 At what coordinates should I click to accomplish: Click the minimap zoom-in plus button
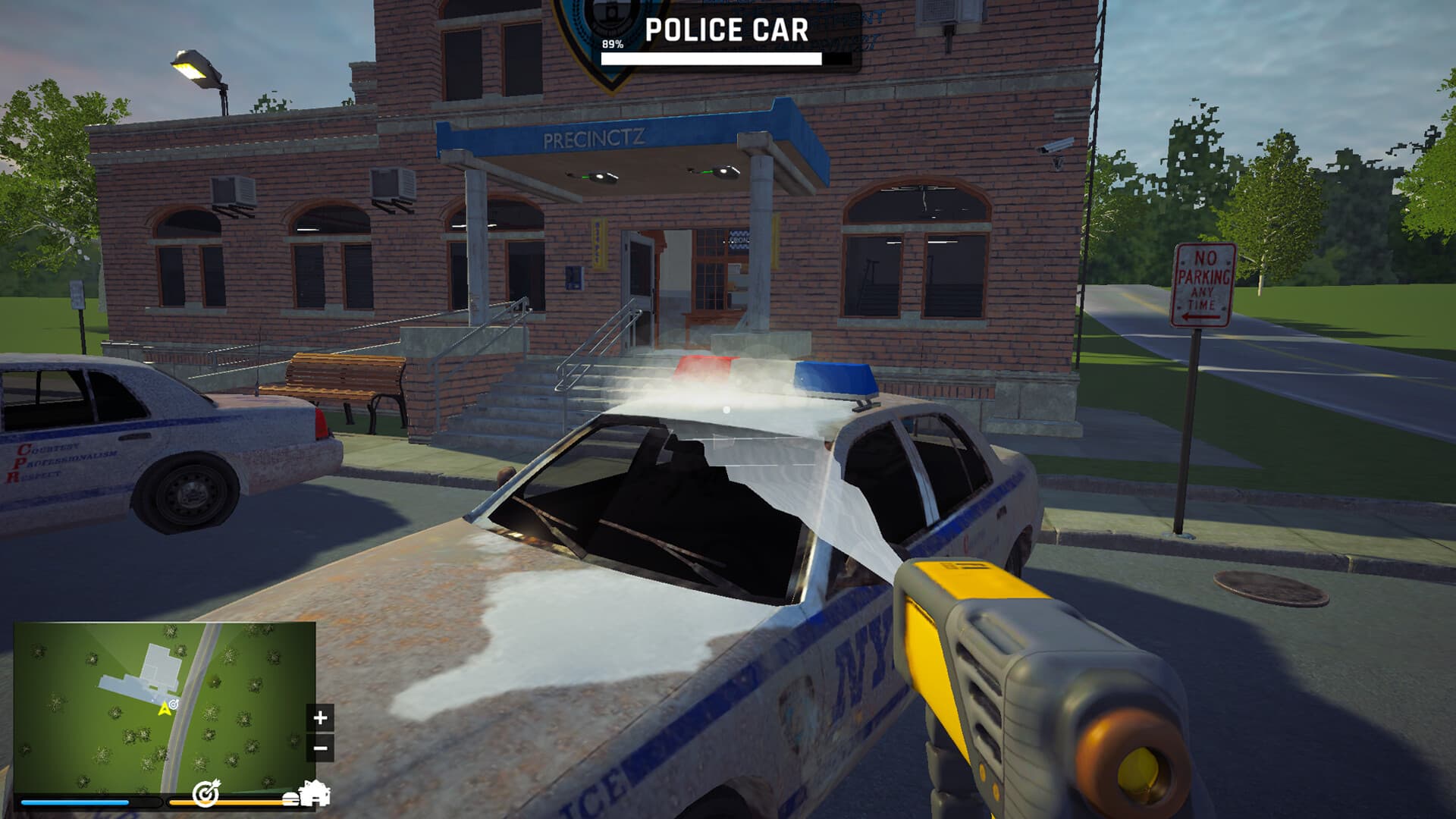point(320,717)
